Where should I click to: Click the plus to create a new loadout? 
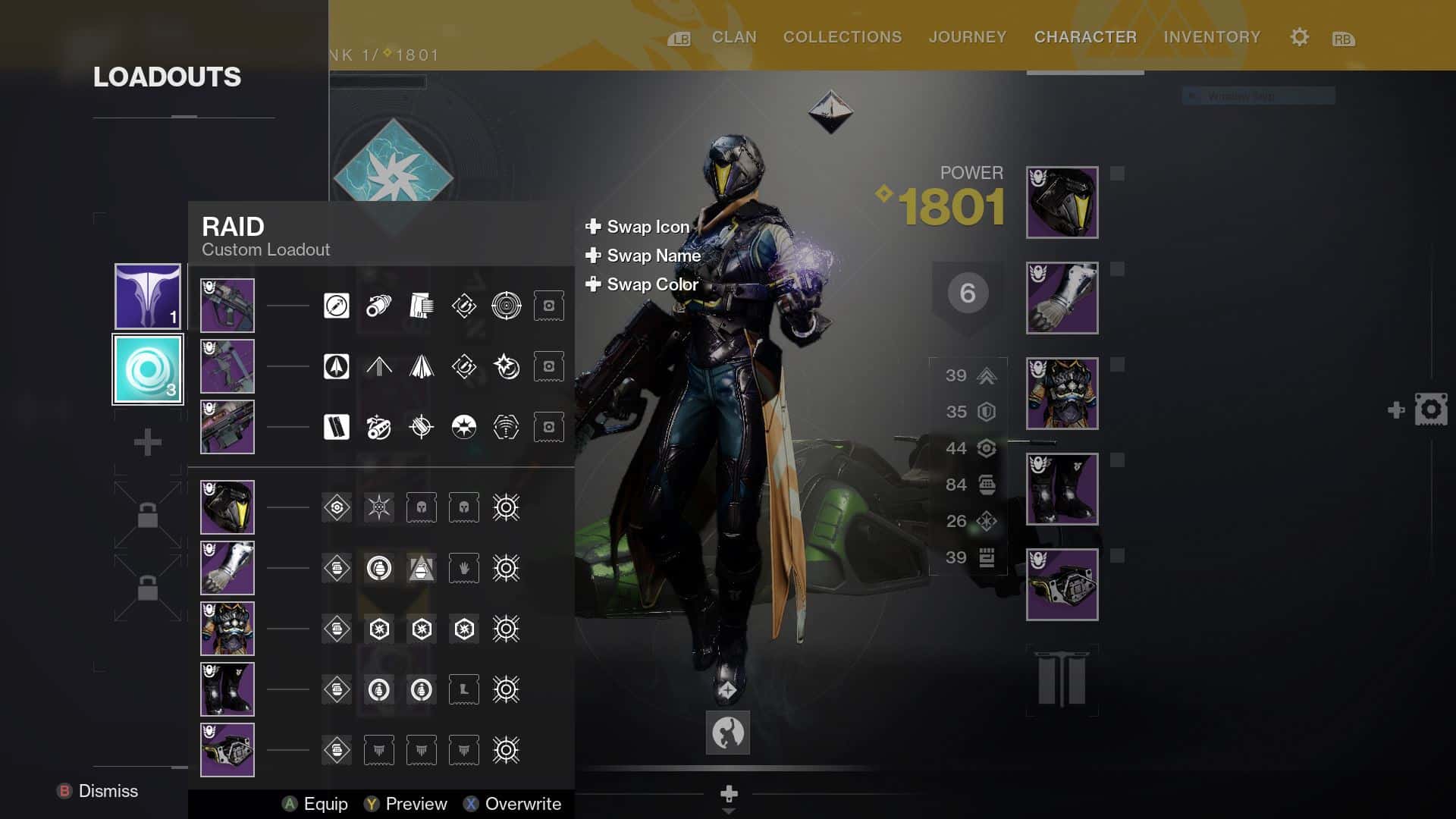coord(147,440)
